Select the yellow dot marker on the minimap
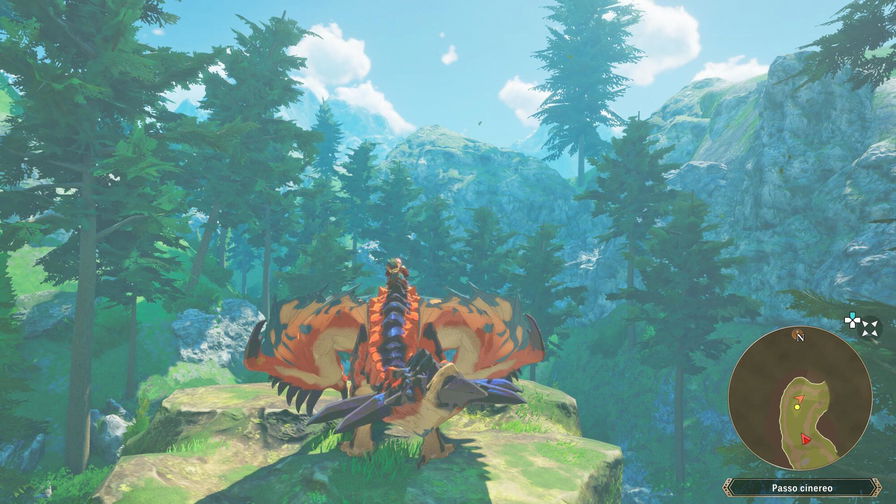The width and height of the screenshot is (896, 504). (x=797, y=405)
